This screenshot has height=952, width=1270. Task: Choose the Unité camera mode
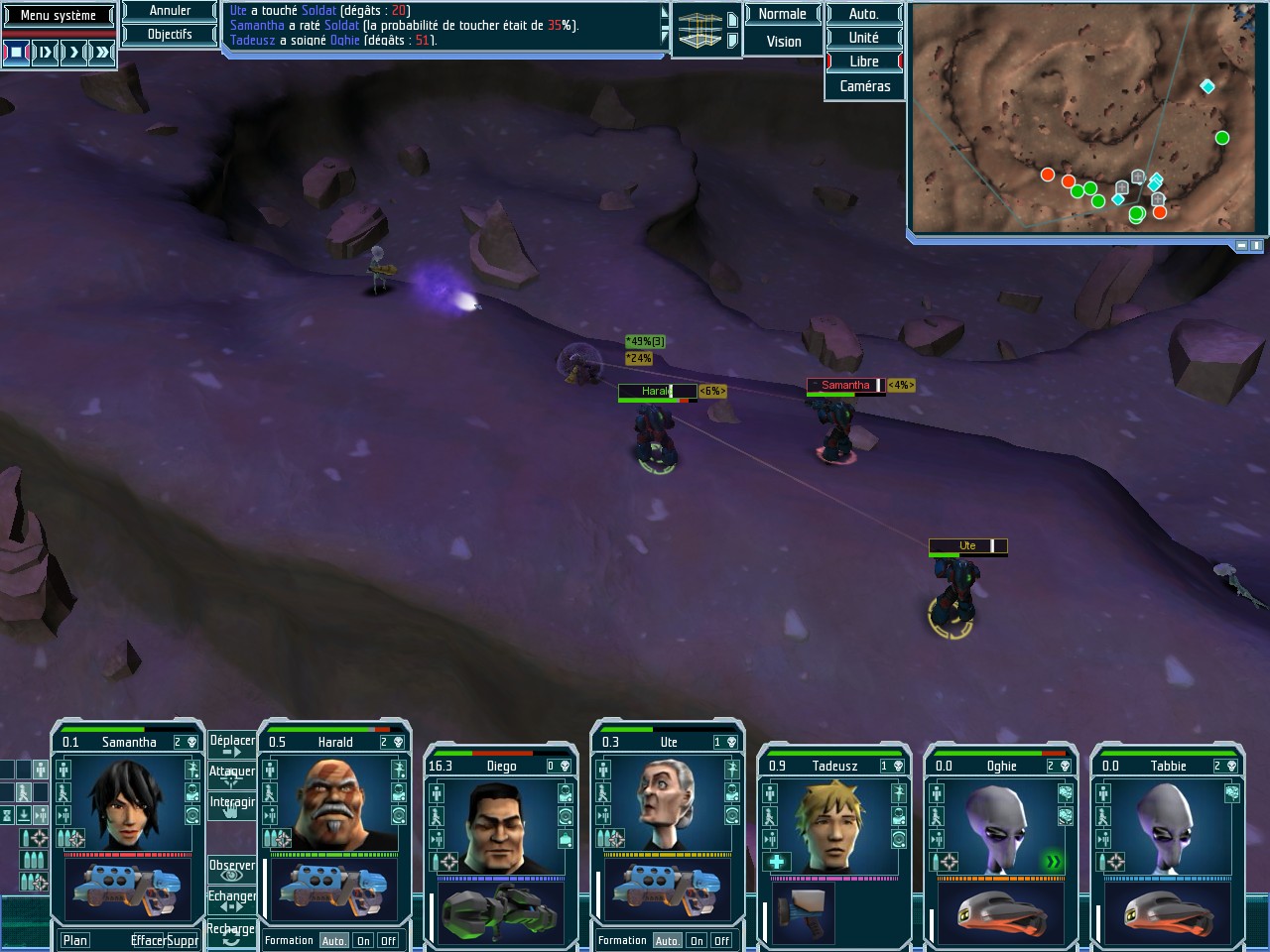(863, 38)
